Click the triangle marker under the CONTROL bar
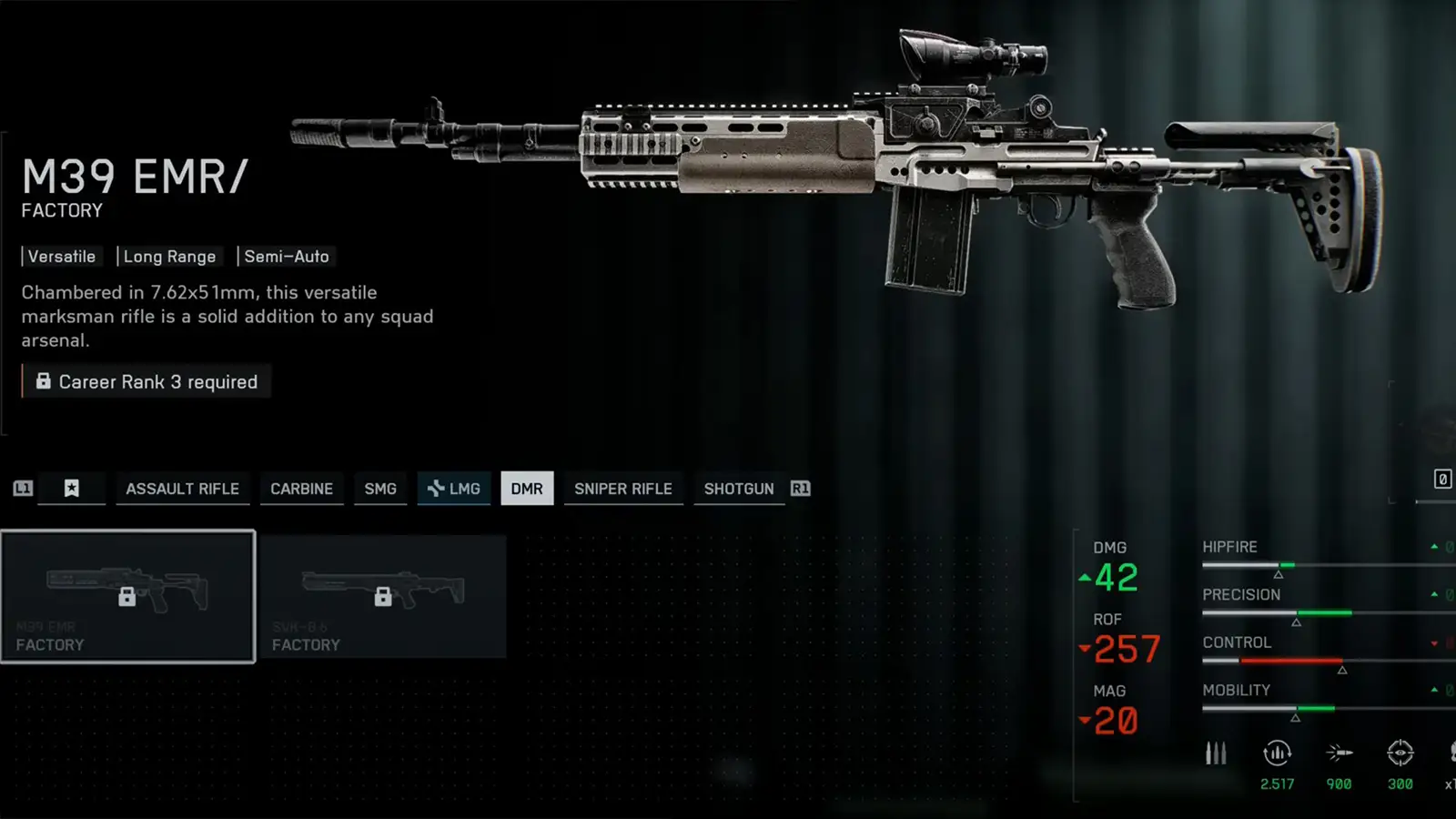Image resolution: width=1456 pixels, height=819 pixels. (x=1341, y=668)
